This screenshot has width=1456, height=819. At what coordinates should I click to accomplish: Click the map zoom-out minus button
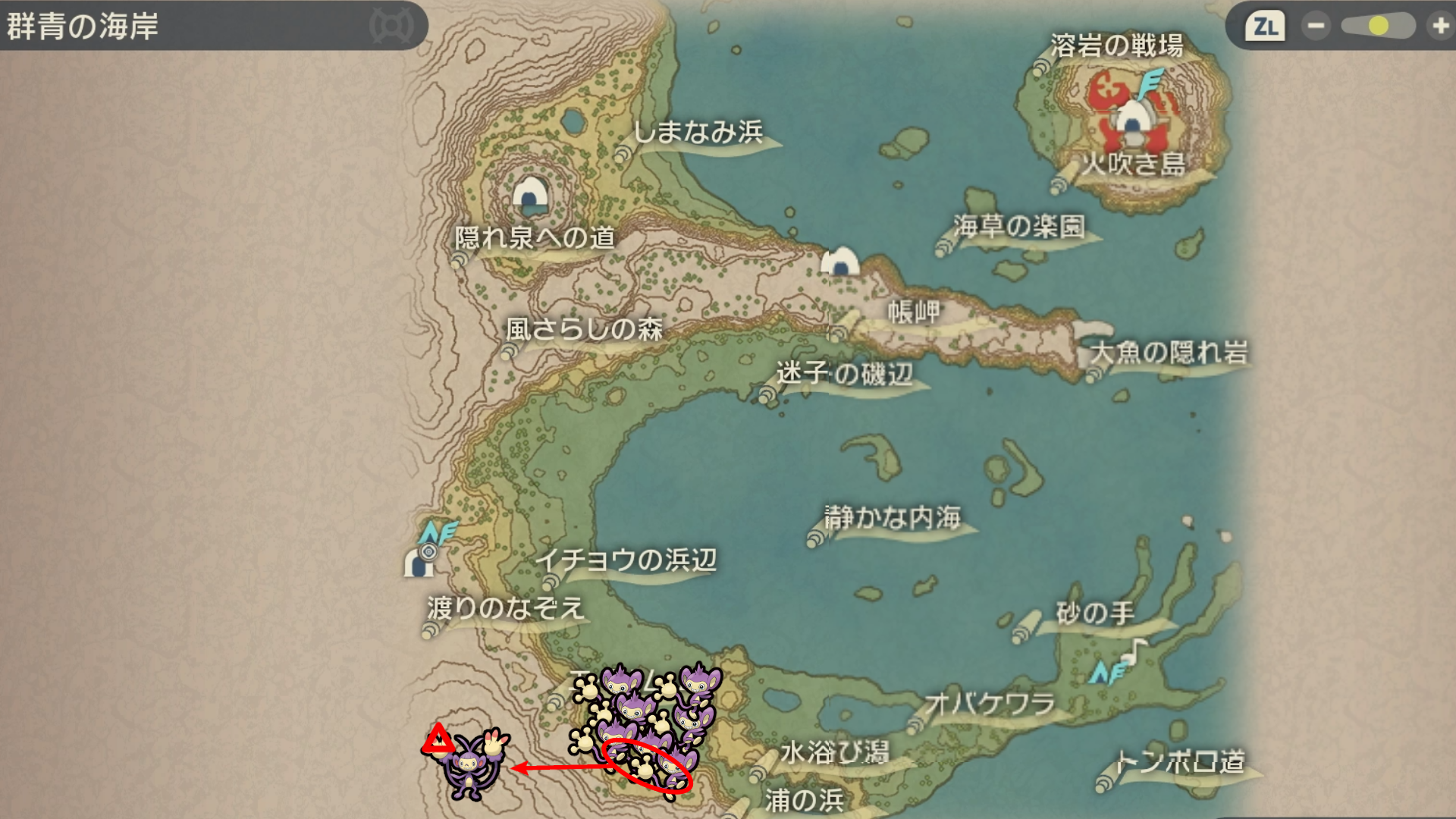tap(1316, 27)
